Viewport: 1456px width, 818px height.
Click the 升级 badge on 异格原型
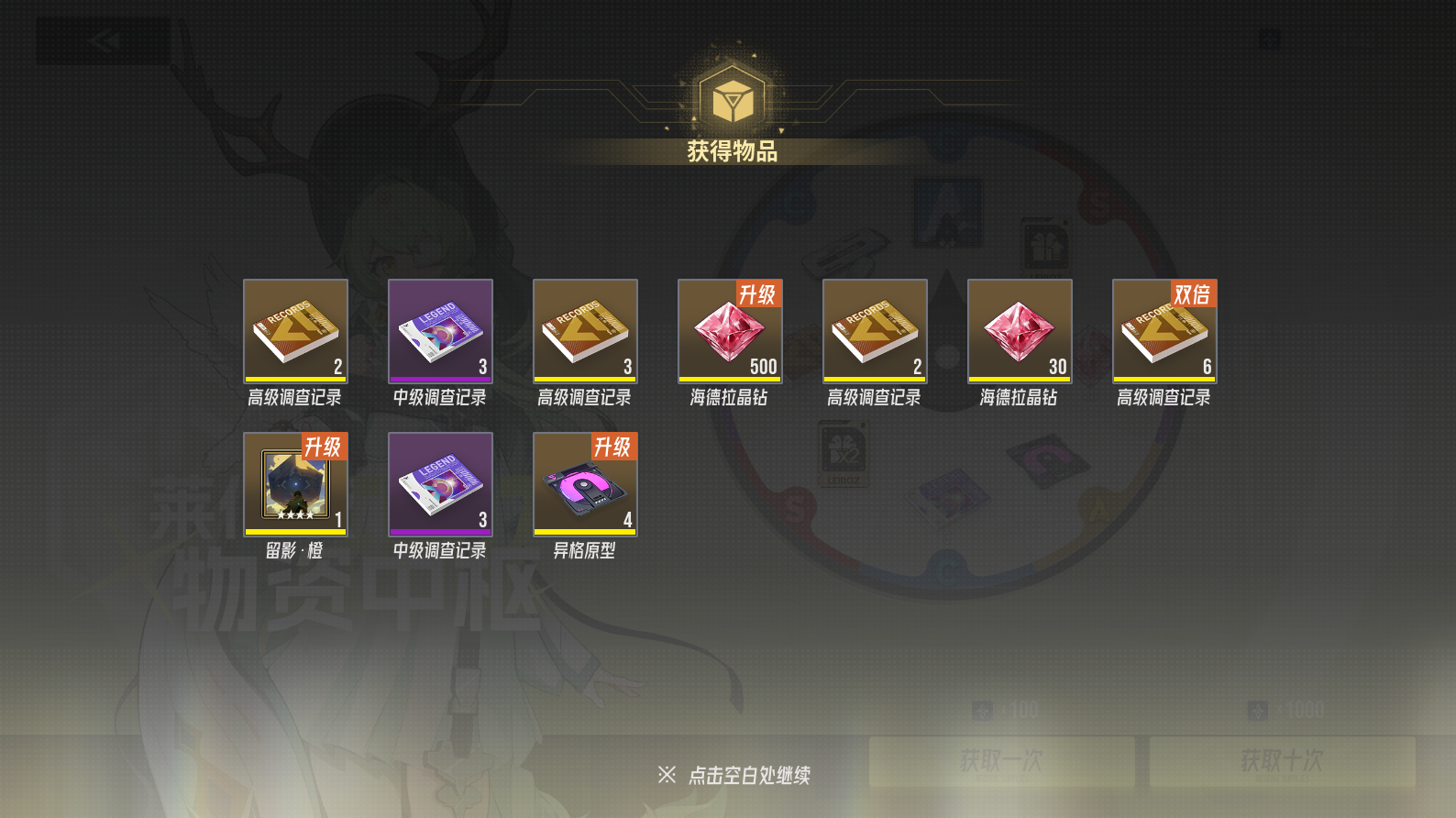click(614, 447)
